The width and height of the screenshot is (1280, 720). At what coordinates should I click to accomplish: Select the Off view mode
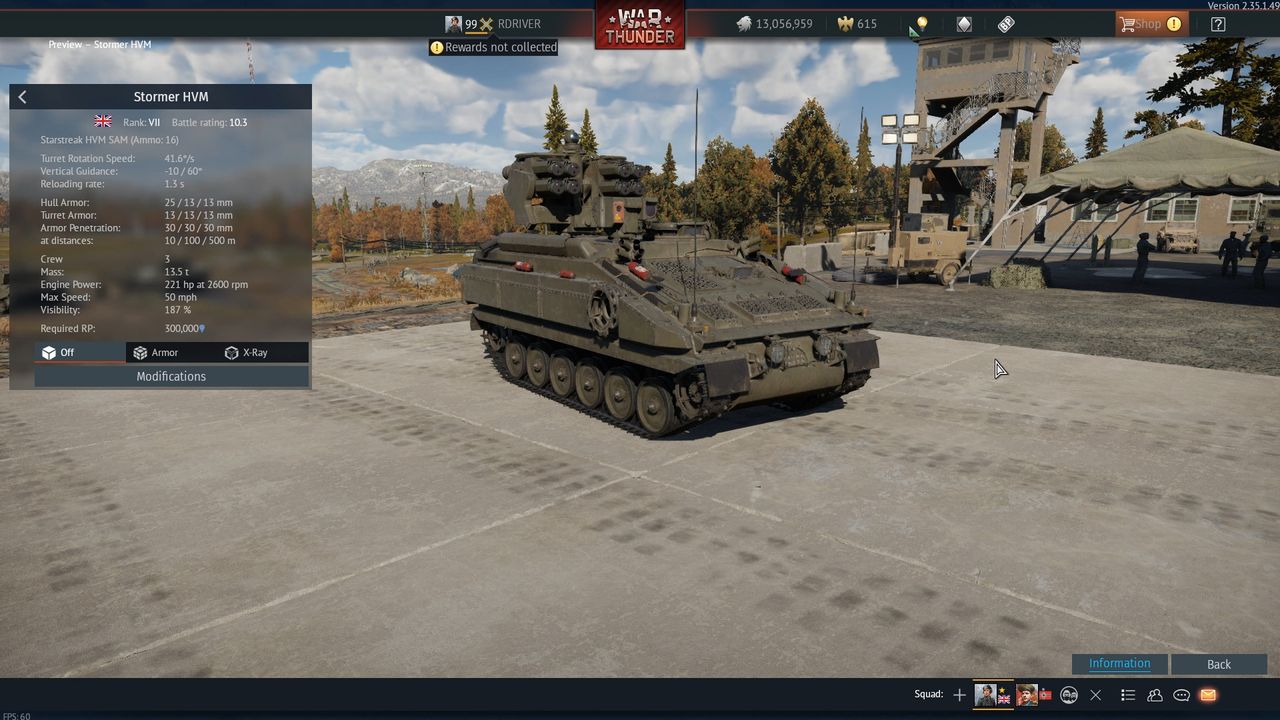pos(59,352)
